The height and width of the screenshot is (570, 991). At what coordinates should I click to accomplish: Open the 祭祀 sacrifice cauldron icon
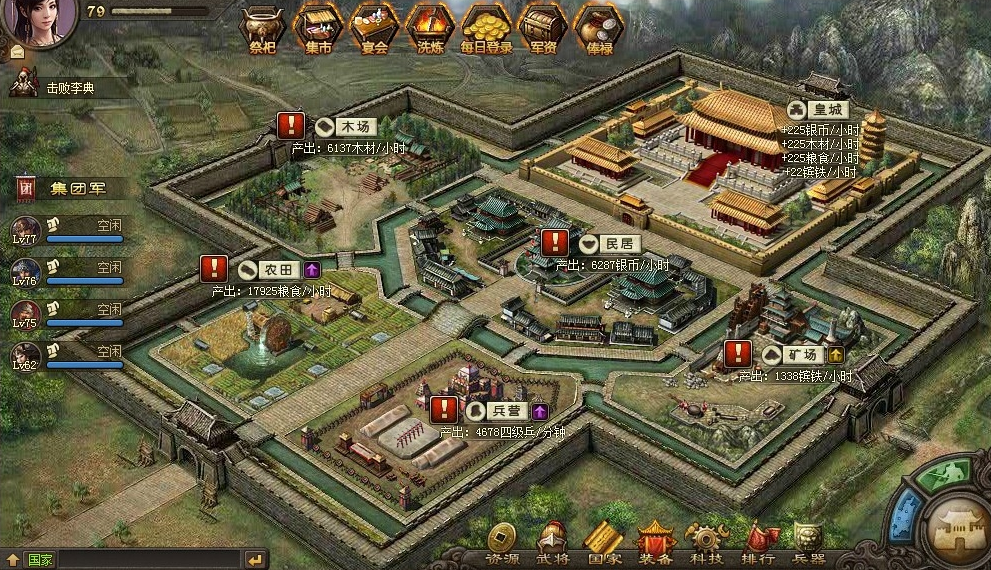(x=262, y=28)
